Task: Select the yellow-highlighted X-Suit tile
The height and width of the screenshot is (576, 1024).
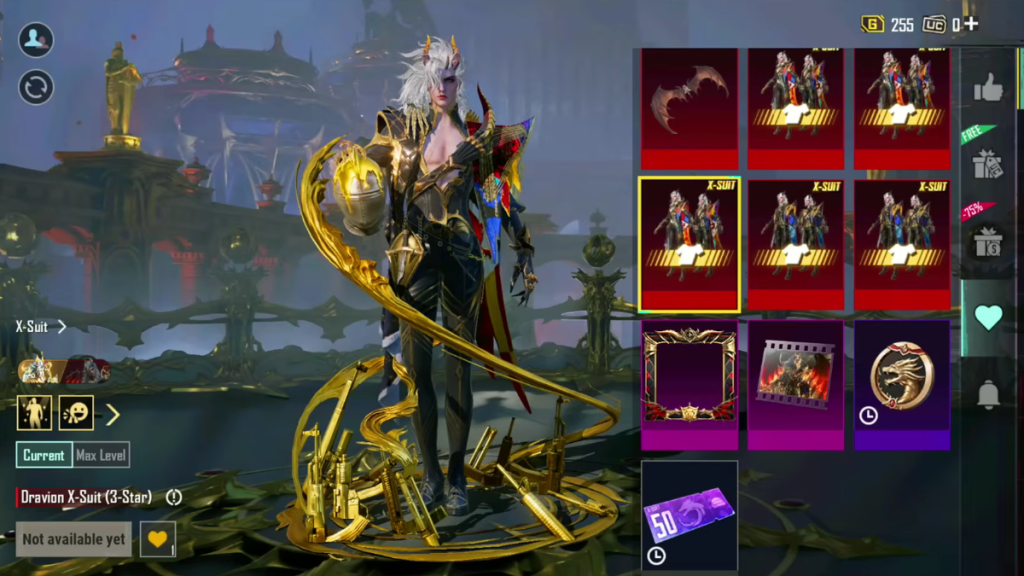Action: click(689, 244)
